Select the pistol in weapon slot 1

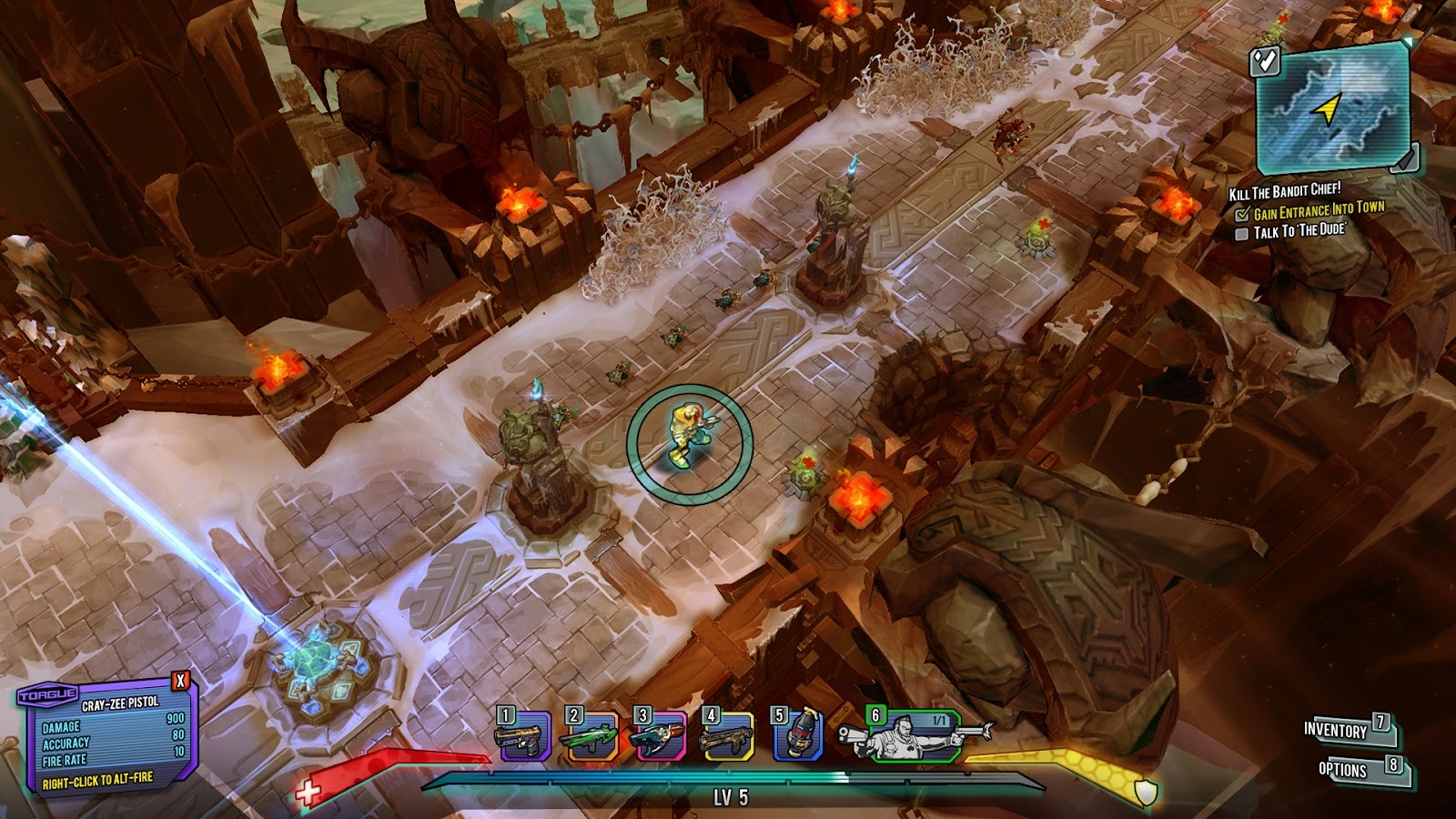pyautogui.click(x=524, y=737)
